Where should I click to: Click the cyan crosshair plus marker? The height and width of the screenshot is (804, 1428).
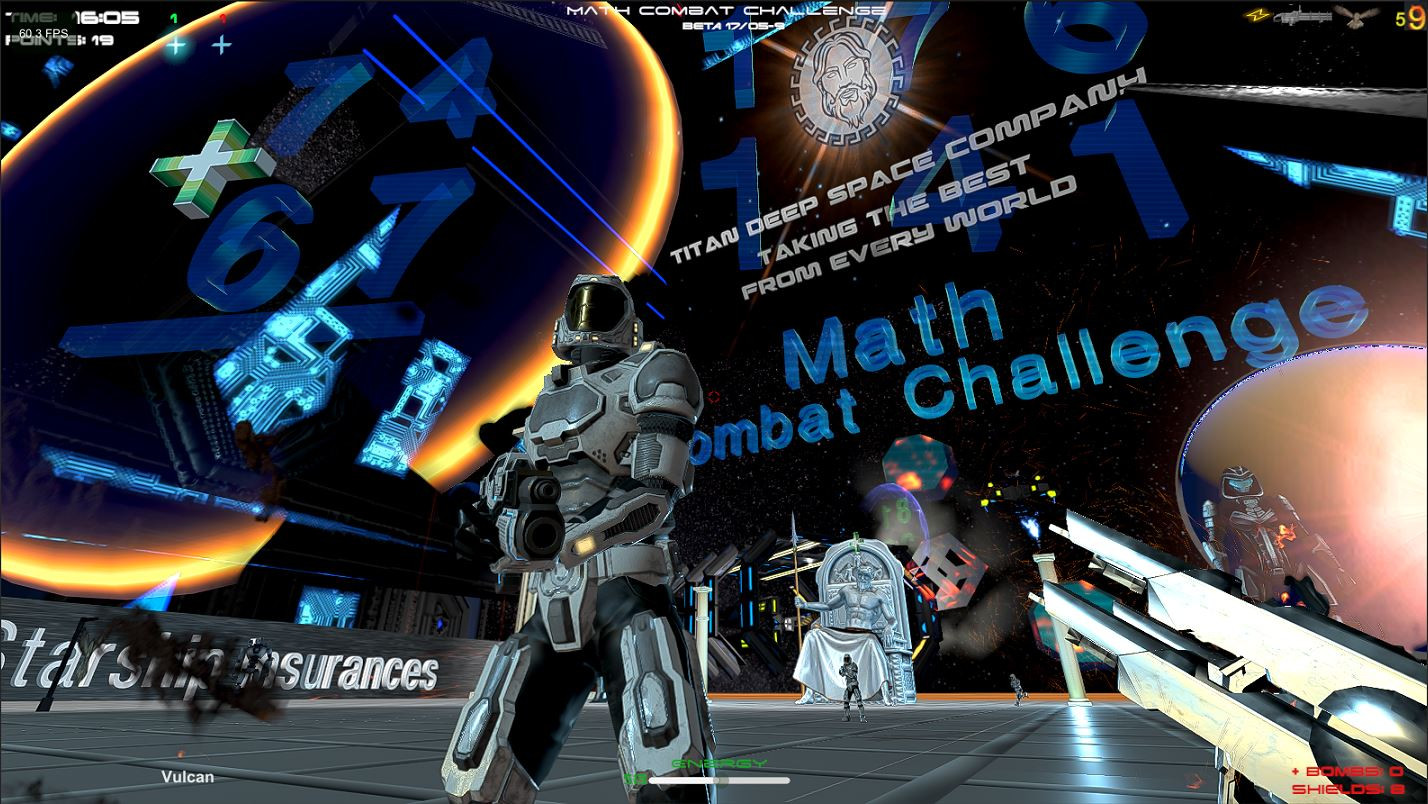(177, 44)
